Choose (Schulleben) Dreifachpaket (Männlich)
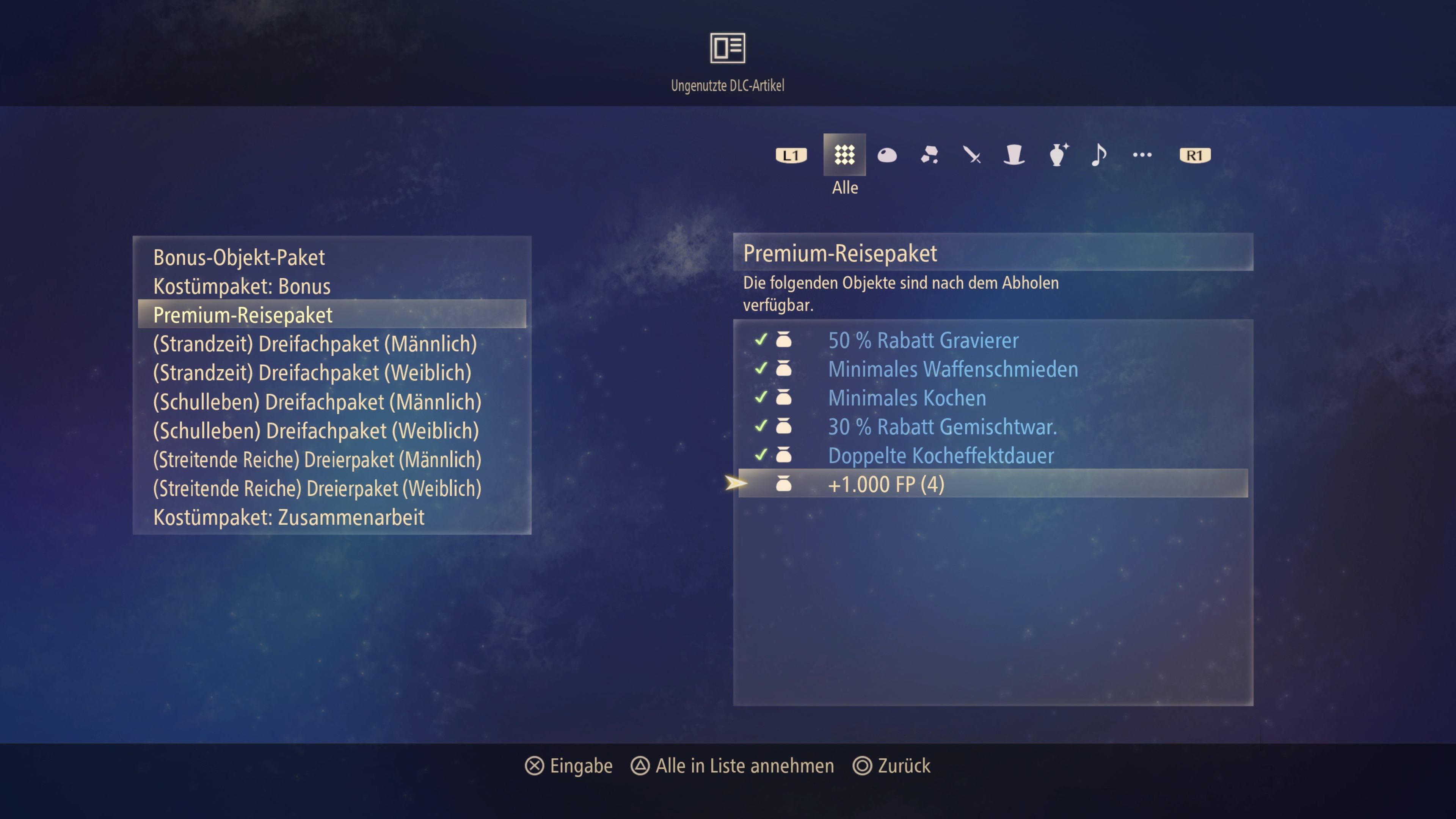 pos(317,402)
